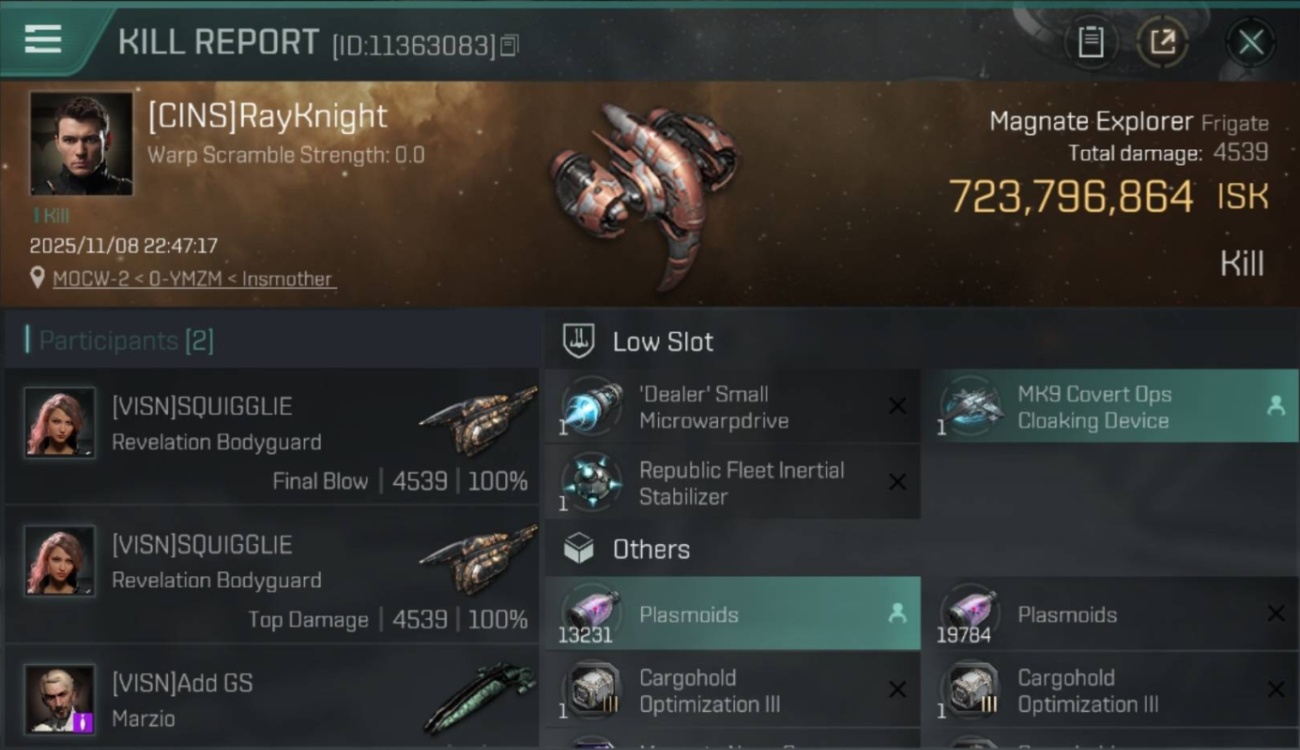
Task: Open the hamburger navigation menu
Action: coord(42,40)
